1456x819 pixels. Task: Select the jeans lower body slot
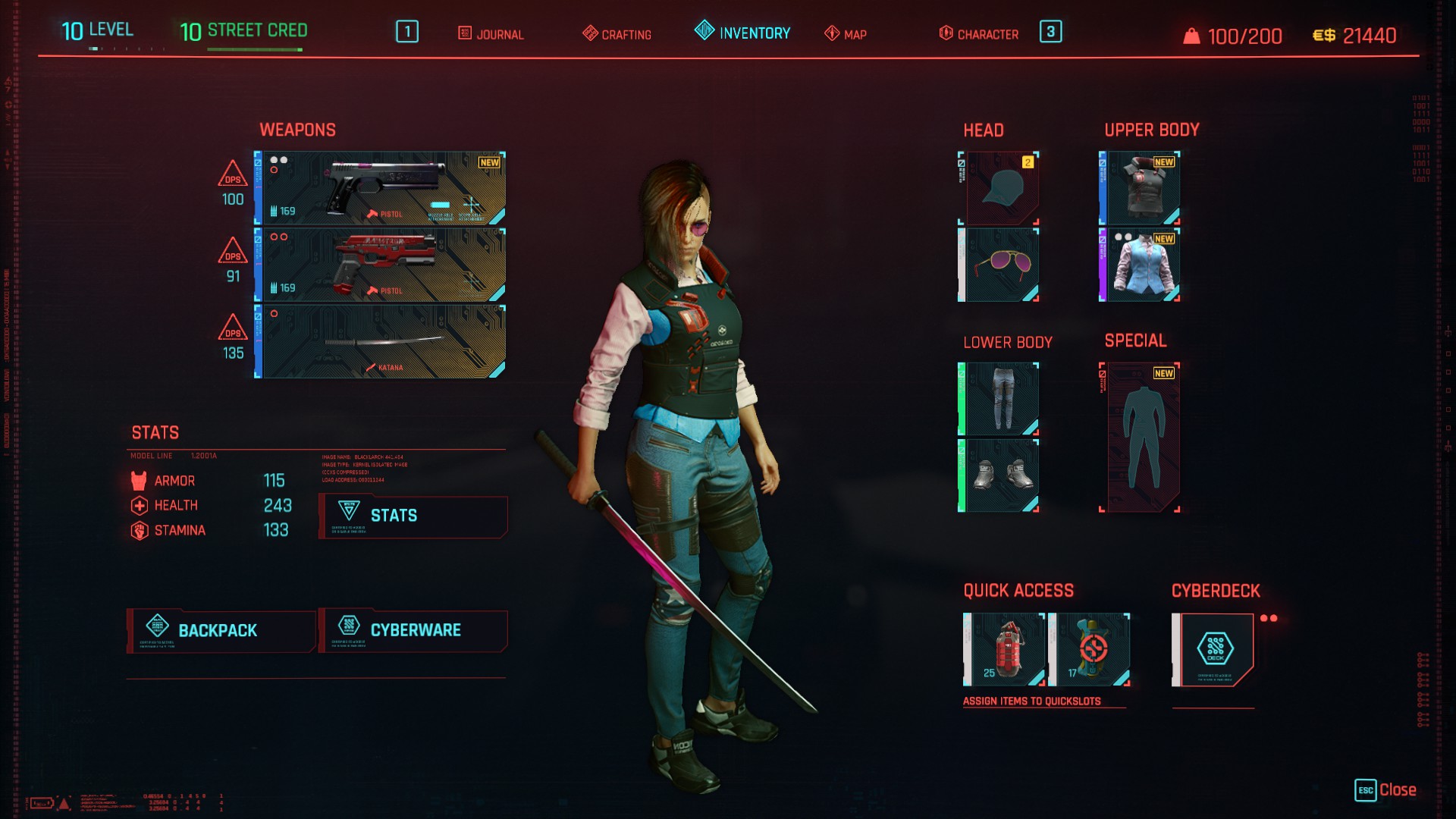click(999, 399)
